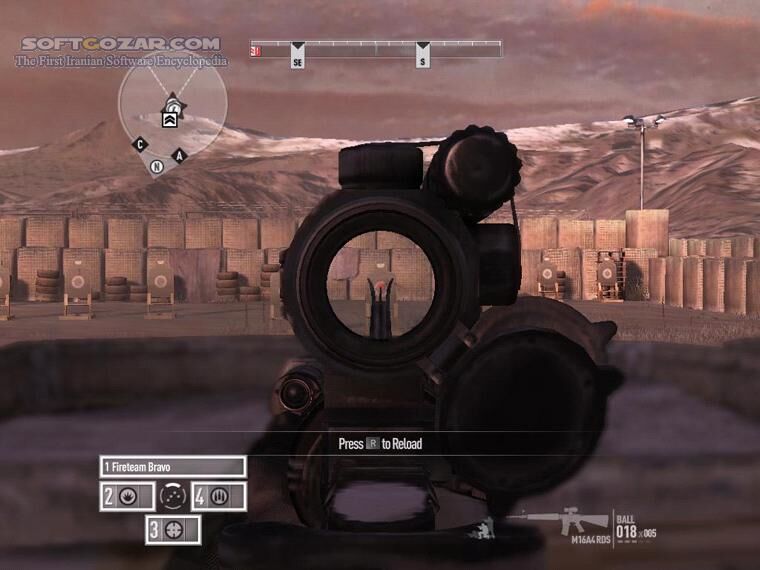
Task: Choose command slot 4 with the bullets icon
Action: (218, 496)
